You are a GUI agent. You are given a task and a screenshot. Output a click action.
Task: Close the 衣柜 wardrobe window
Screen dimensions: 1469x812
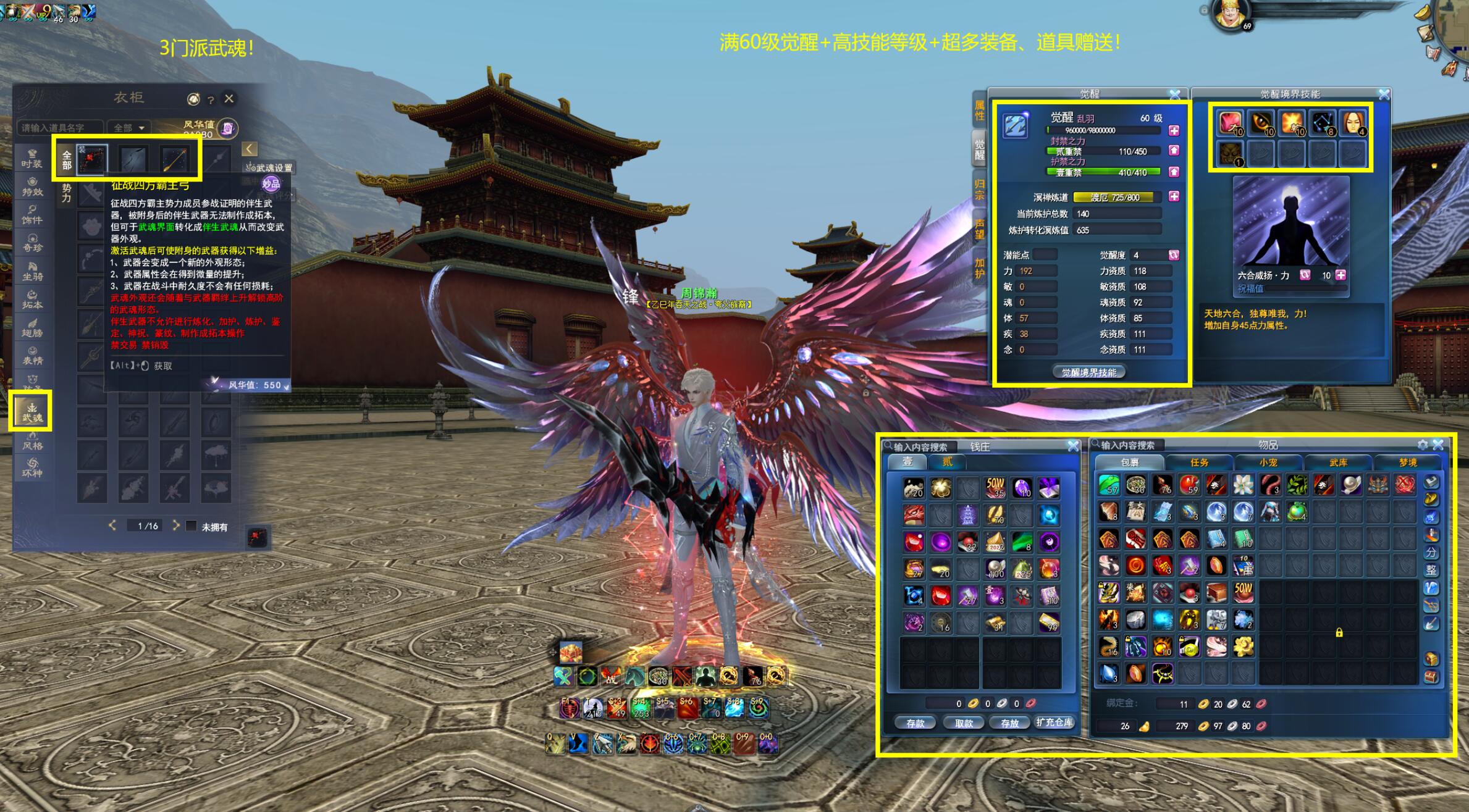click(229, 99)
